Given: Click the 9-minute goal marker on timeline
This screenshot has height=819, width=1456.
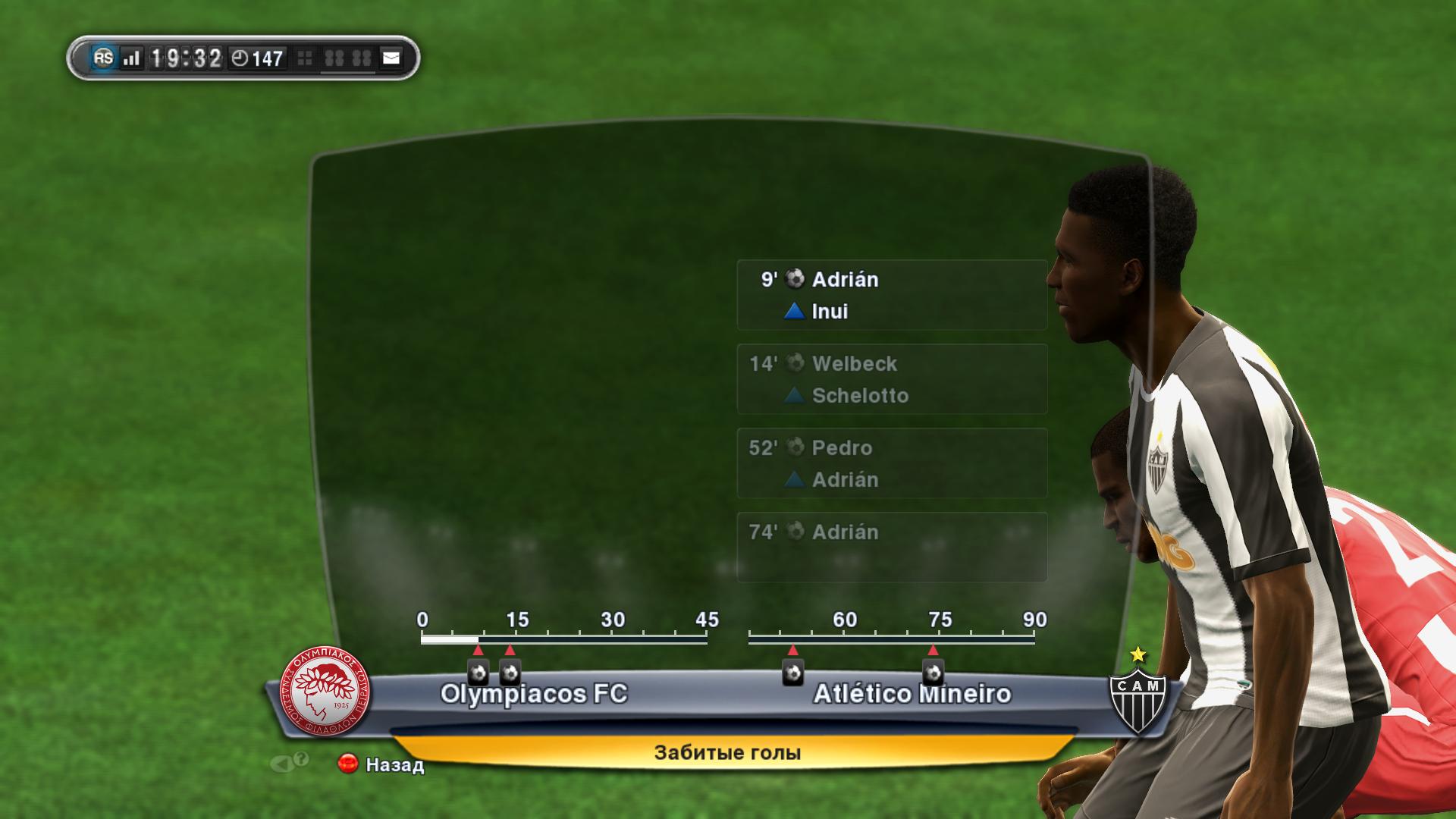Looking at the screenshot, I should [x=478, y=672].
